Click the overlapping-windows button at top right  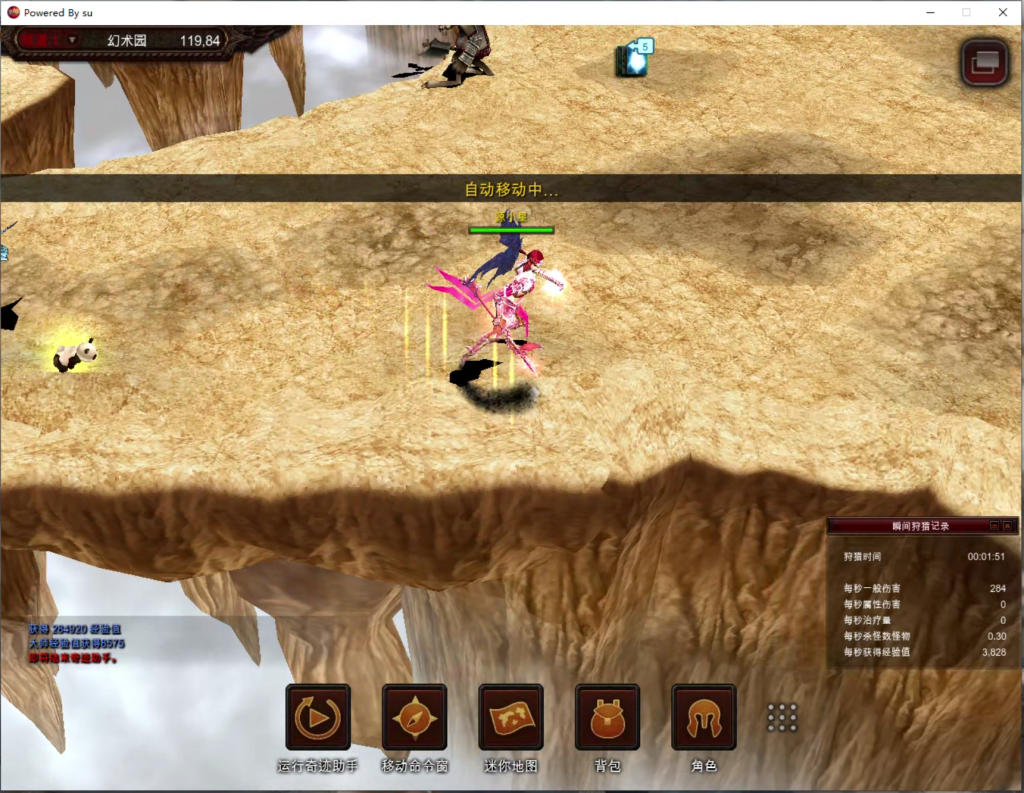[984, 62]
